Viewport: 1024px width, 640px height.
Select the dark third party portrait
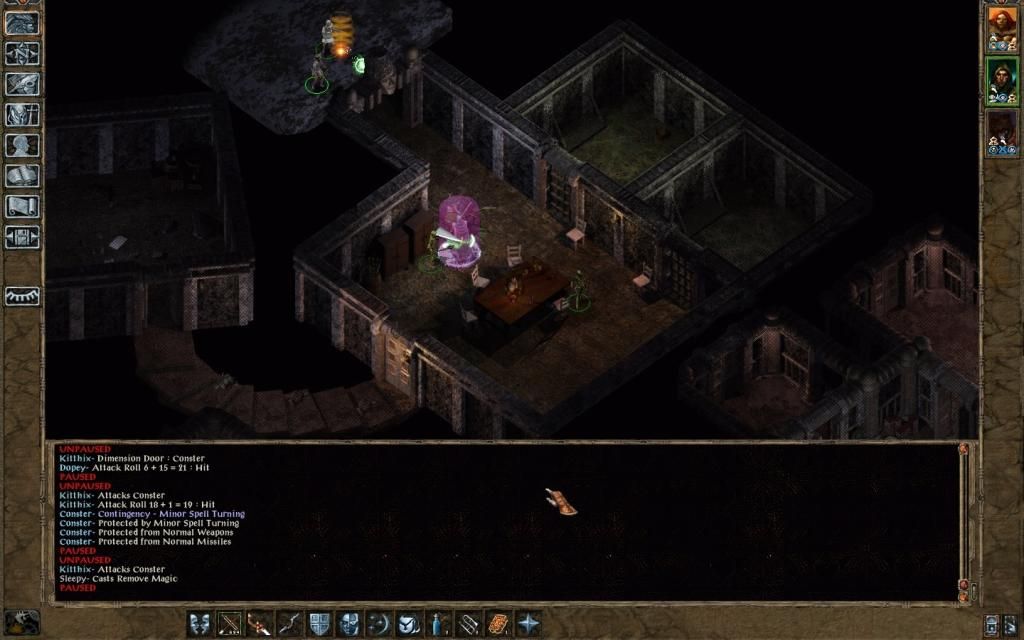click(x=1001, y=131)
